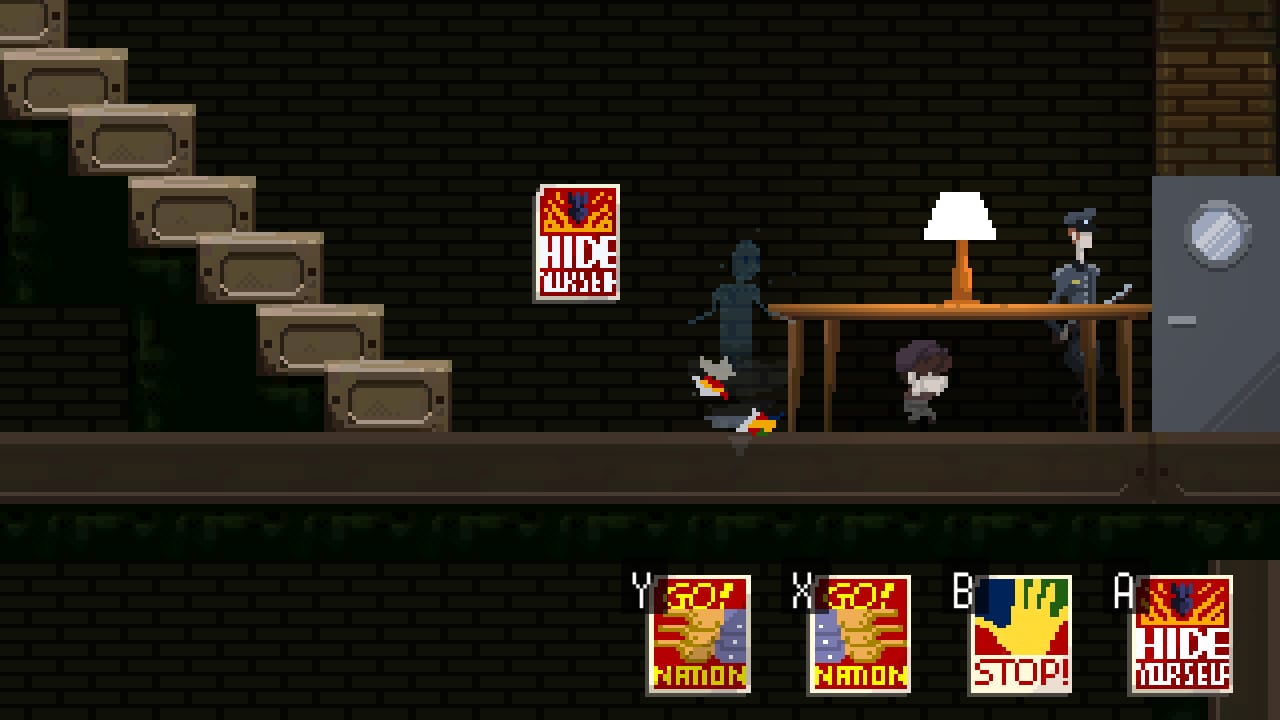Choose the STOP! hand poster
This screenshot has width=1280, height=720.
pyautogui.click(x=1021, y=632)
